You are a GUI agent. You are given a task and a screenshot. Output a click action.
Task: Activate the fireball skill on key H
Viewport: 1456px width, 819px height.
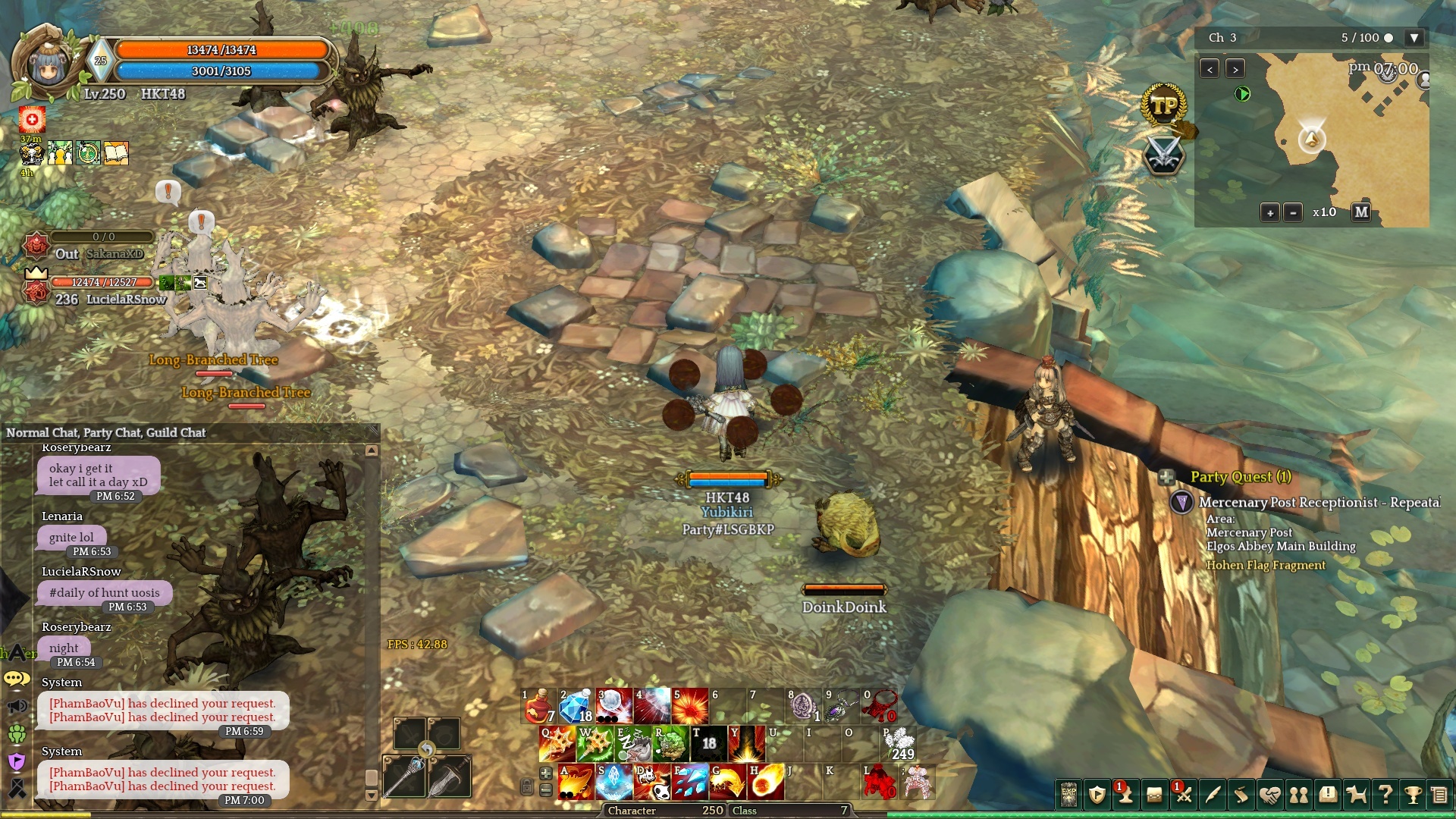[x=766, y=782]
